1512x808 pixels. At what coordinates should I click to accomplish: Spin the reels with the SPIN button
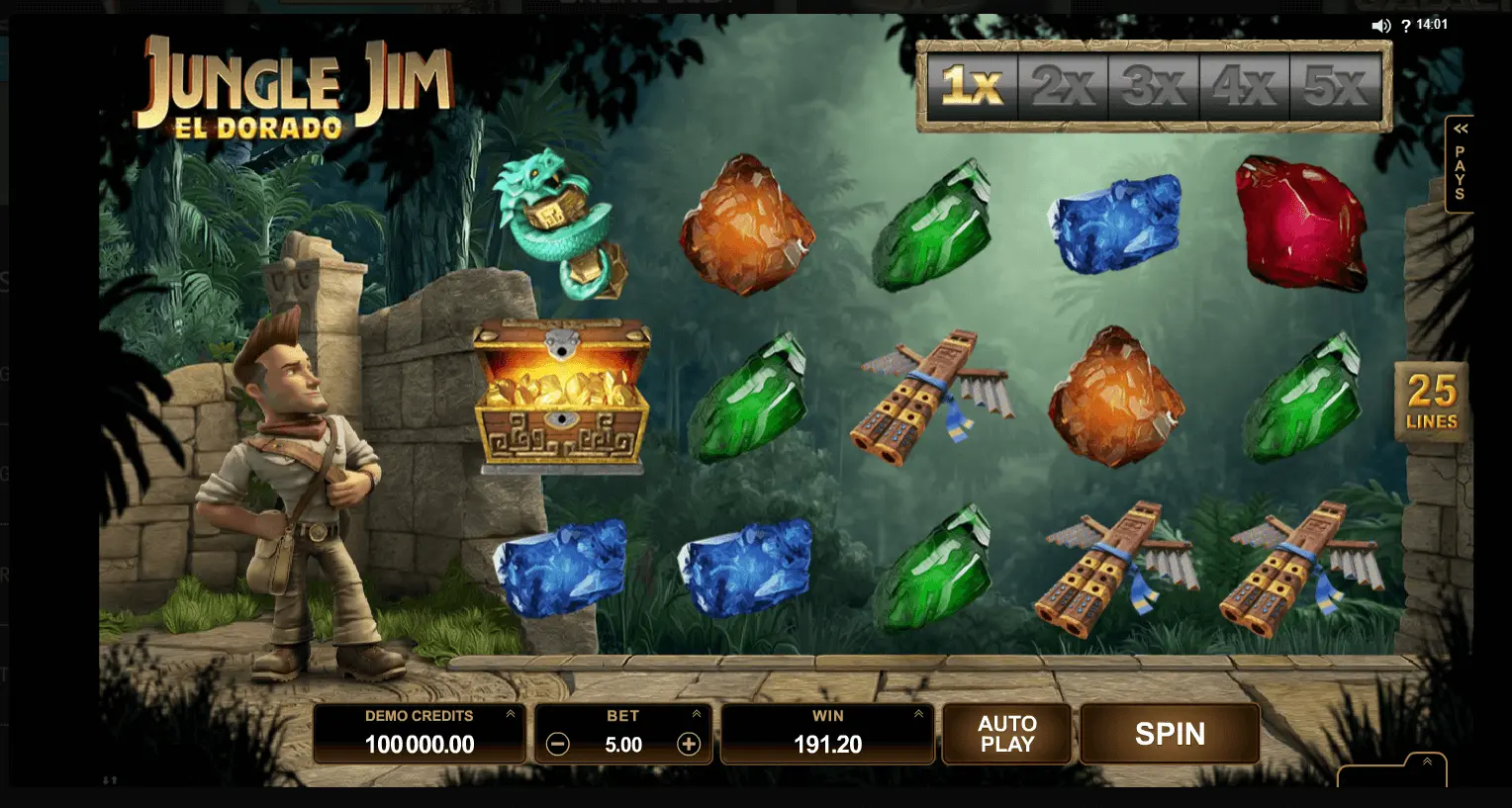[x=1170, y=734]
